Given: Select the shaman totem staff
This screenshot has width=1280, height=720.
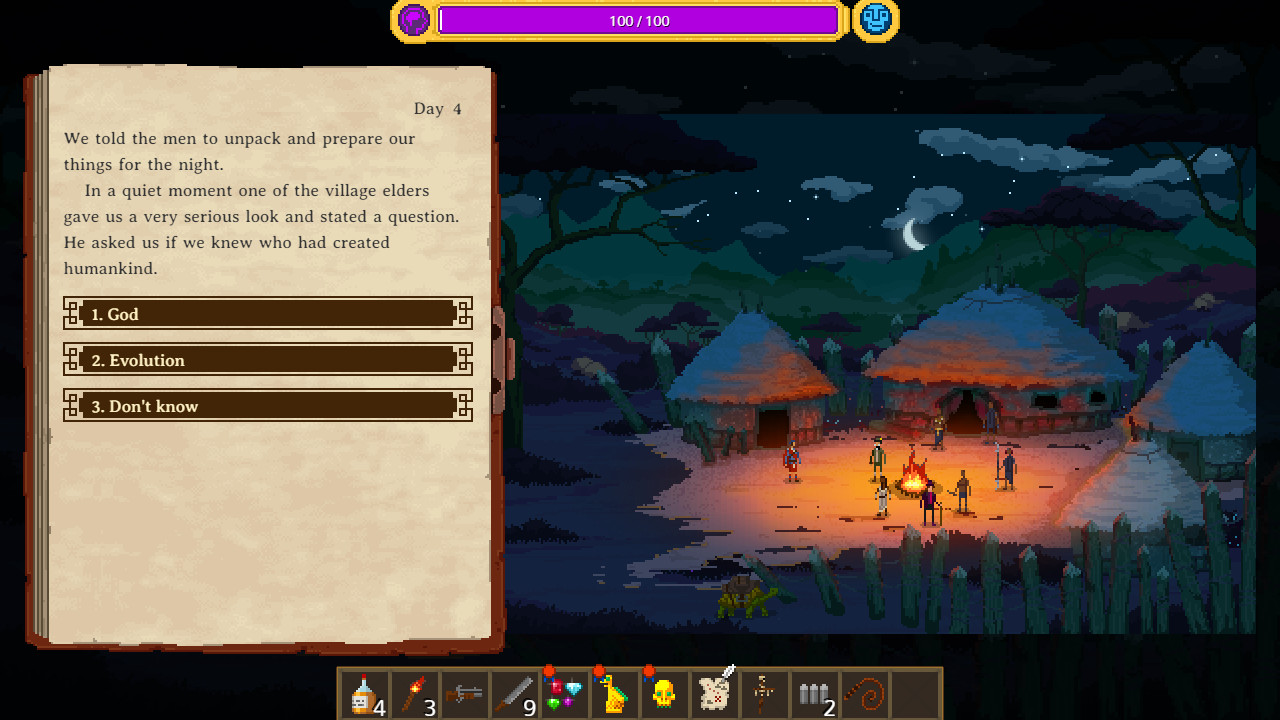Looking at the screenshot, I should [765, 692].
